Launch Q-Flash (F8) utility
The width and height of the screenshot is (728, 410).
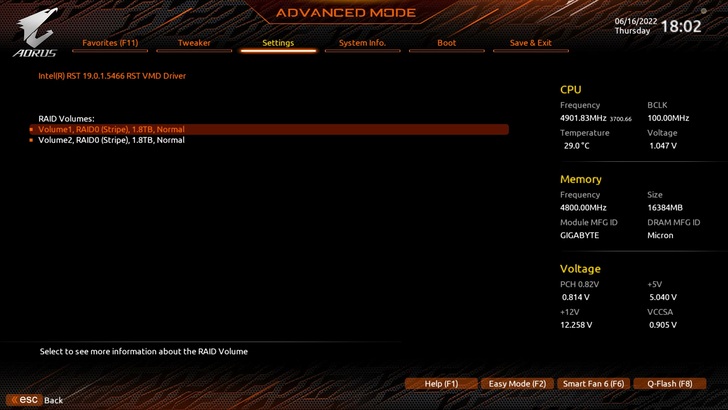click(669, 384)
